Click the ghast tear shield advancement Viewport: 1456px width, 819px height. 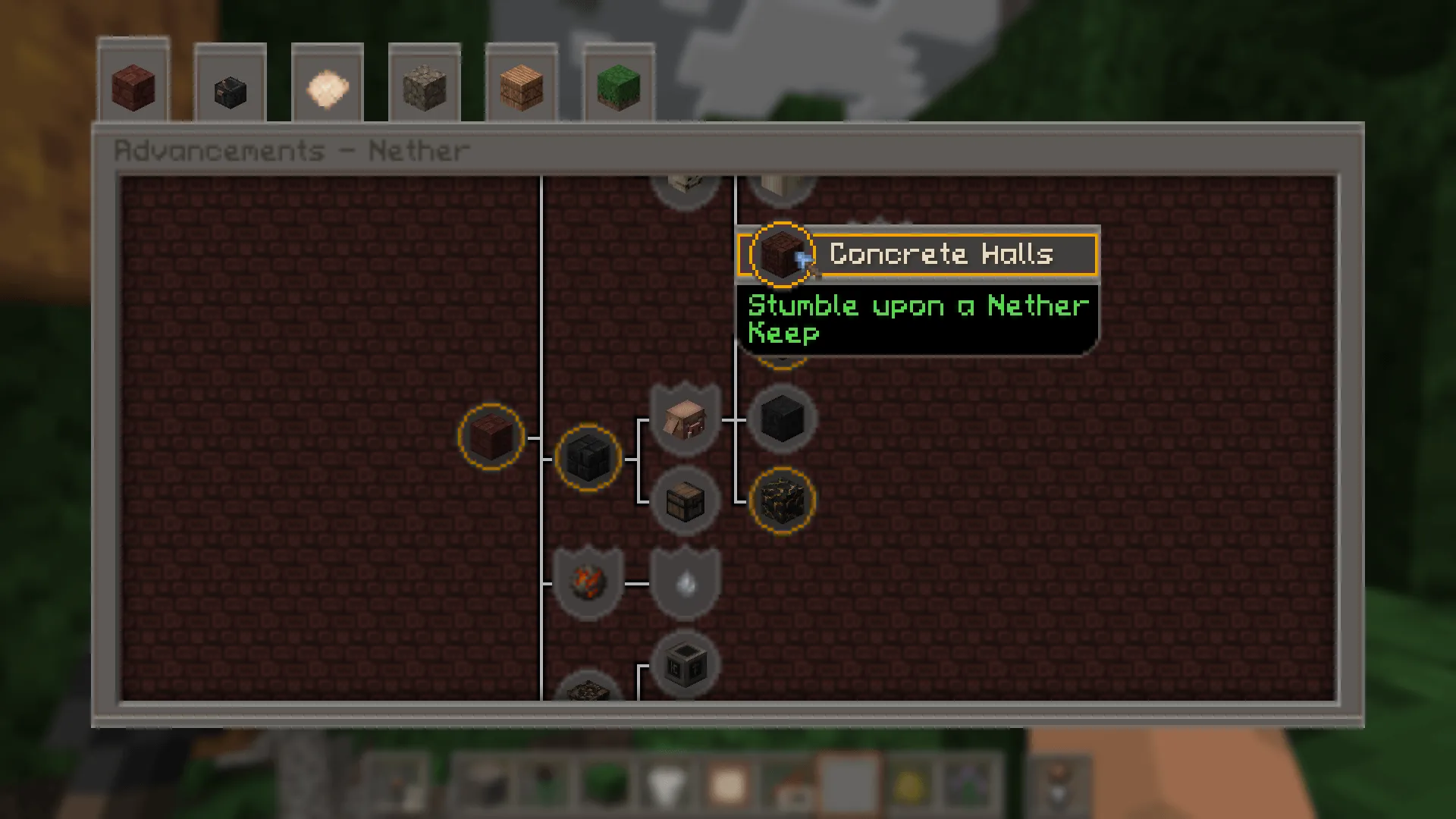point(685,584)
